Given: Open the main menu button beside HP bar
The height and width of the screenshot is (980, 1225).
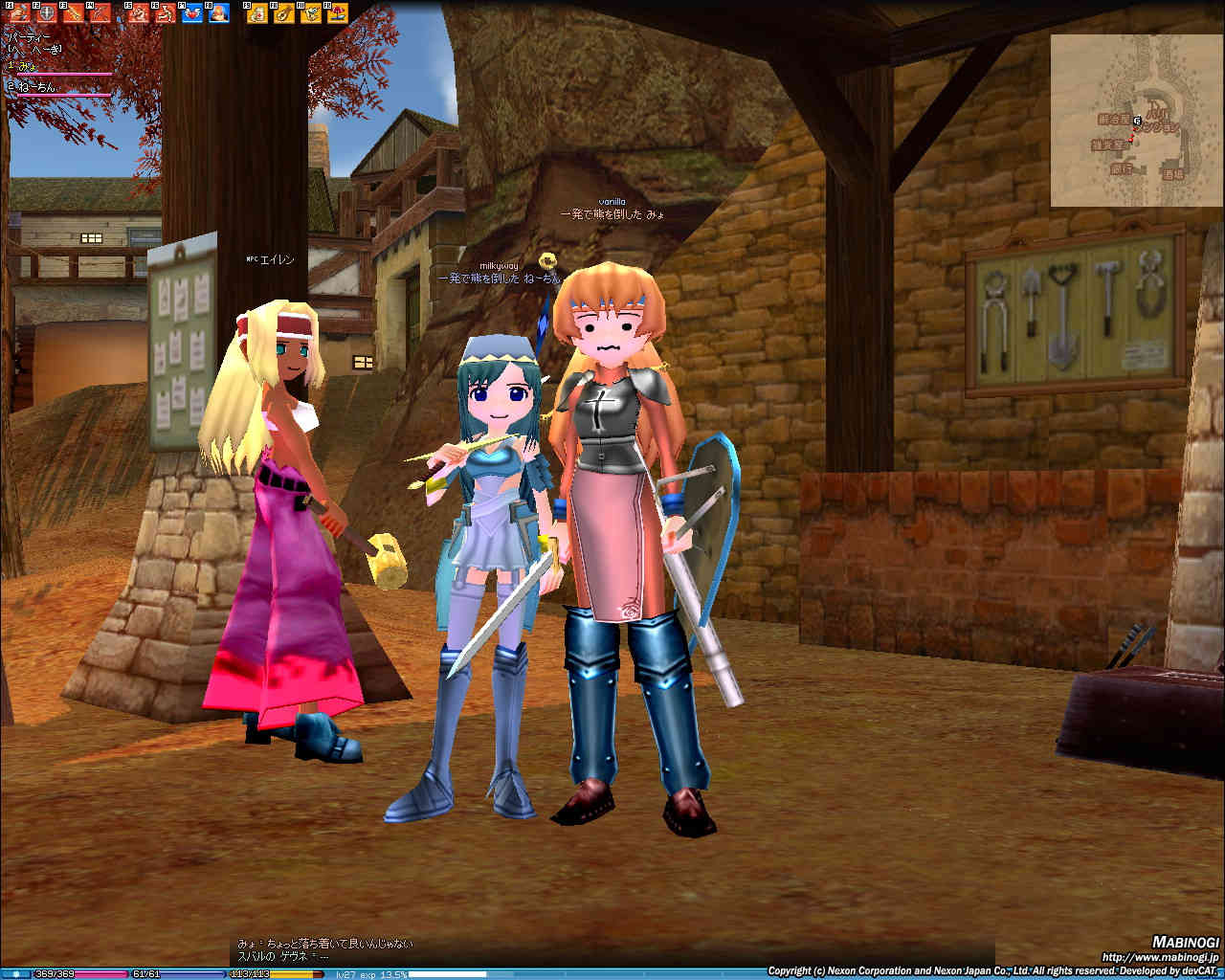Looking at the screenshot, I should (16, 974).
